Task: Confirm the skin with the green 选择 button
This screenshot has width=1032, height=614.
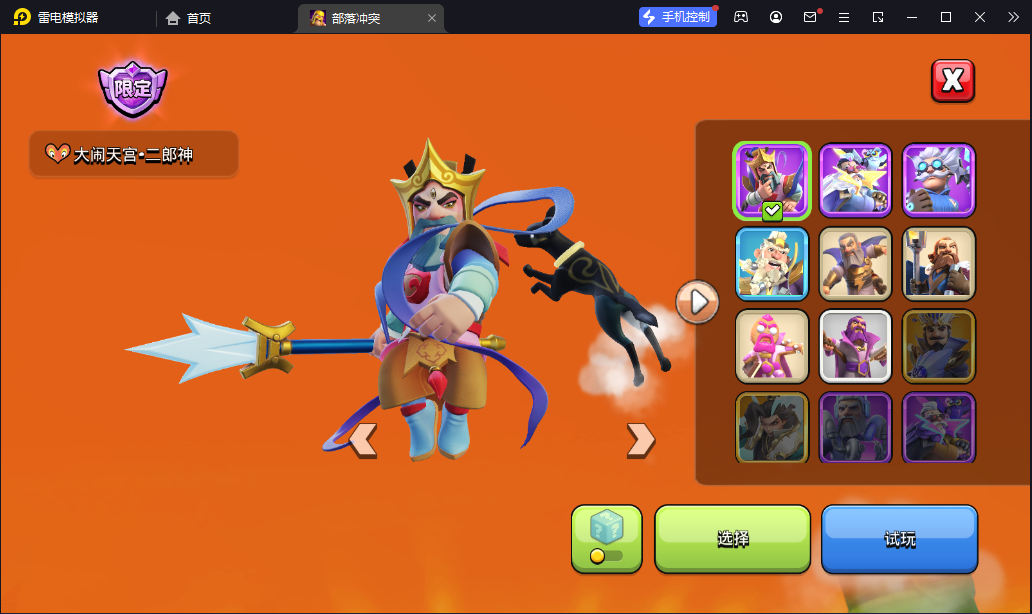Action: pos(732,539)
